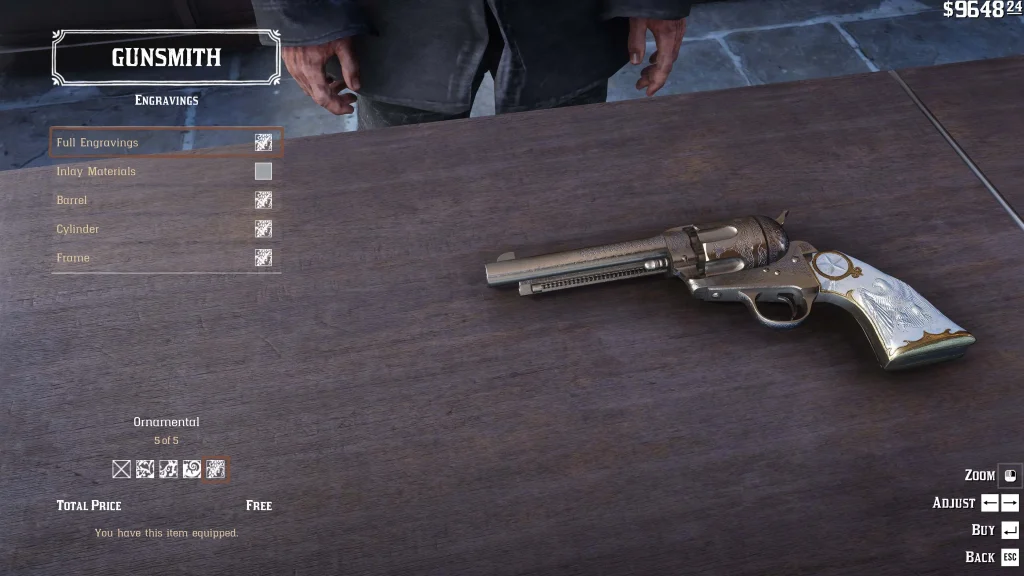Select the highlighted Ornamental engraving swatch
Viewport: 1024px width, 576px height.
[215, 469]
